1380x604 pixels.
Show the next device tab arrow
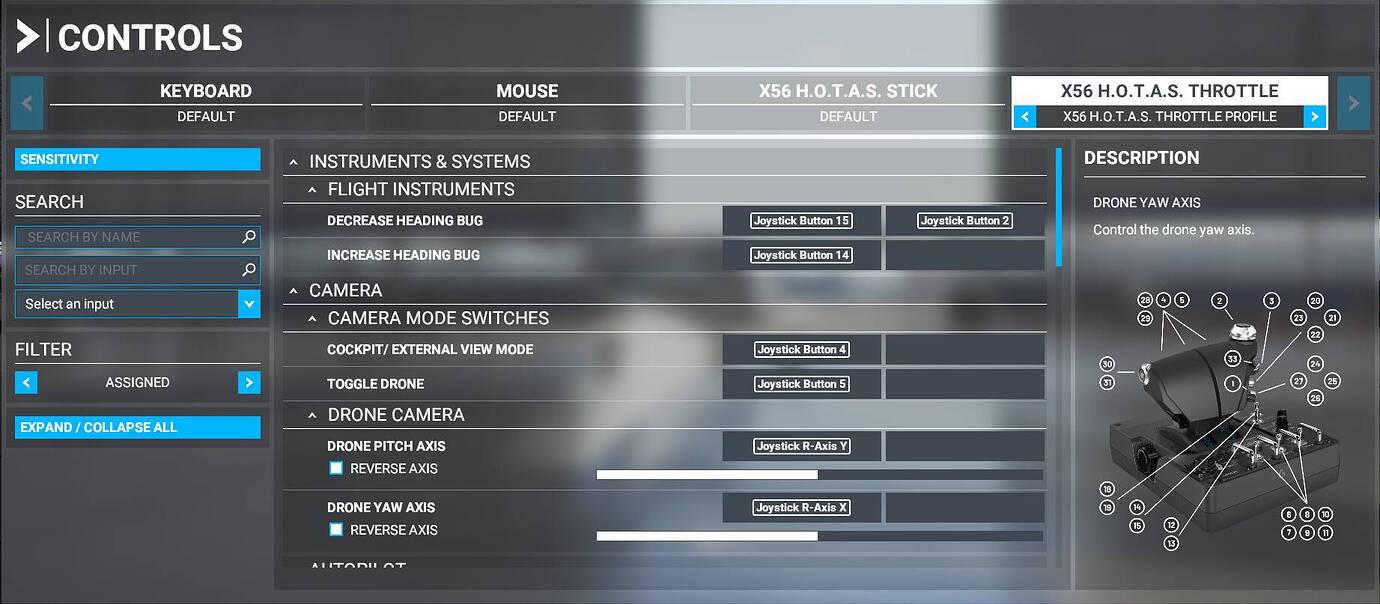click(x=1353, y=103)
